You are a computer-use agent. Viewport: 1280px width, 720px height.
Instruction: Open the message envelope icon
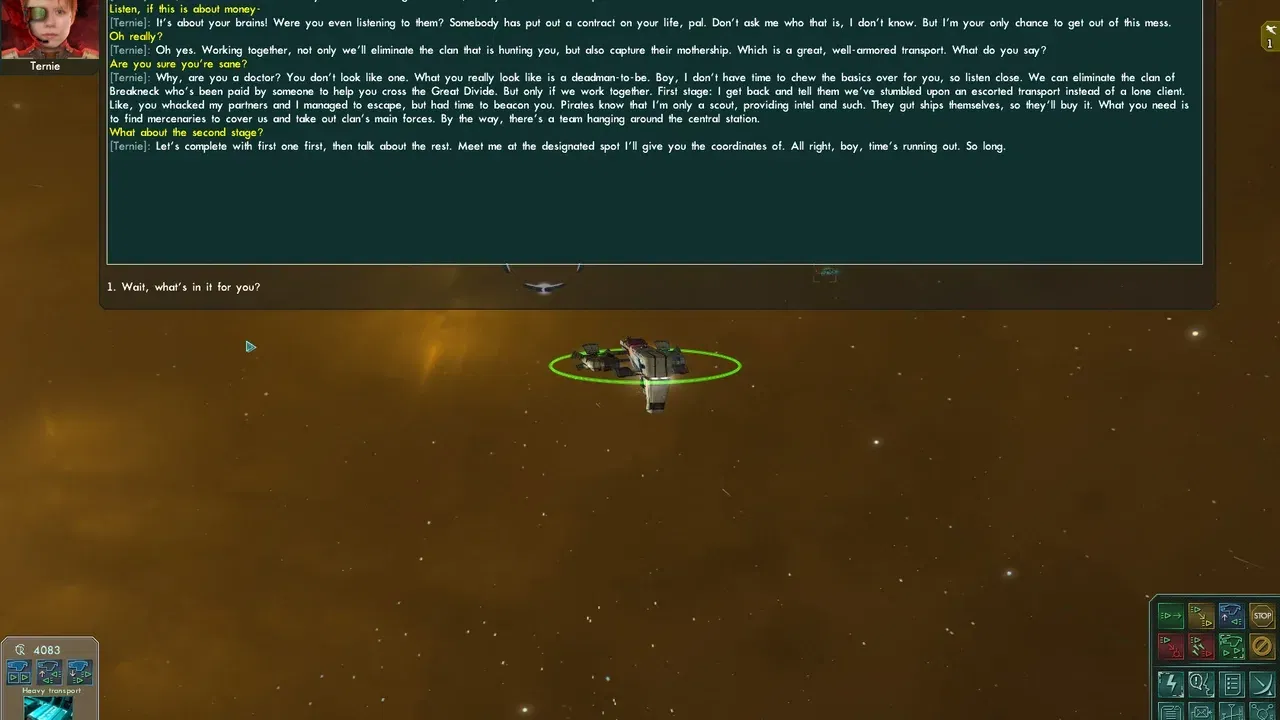pos(1200,712)
